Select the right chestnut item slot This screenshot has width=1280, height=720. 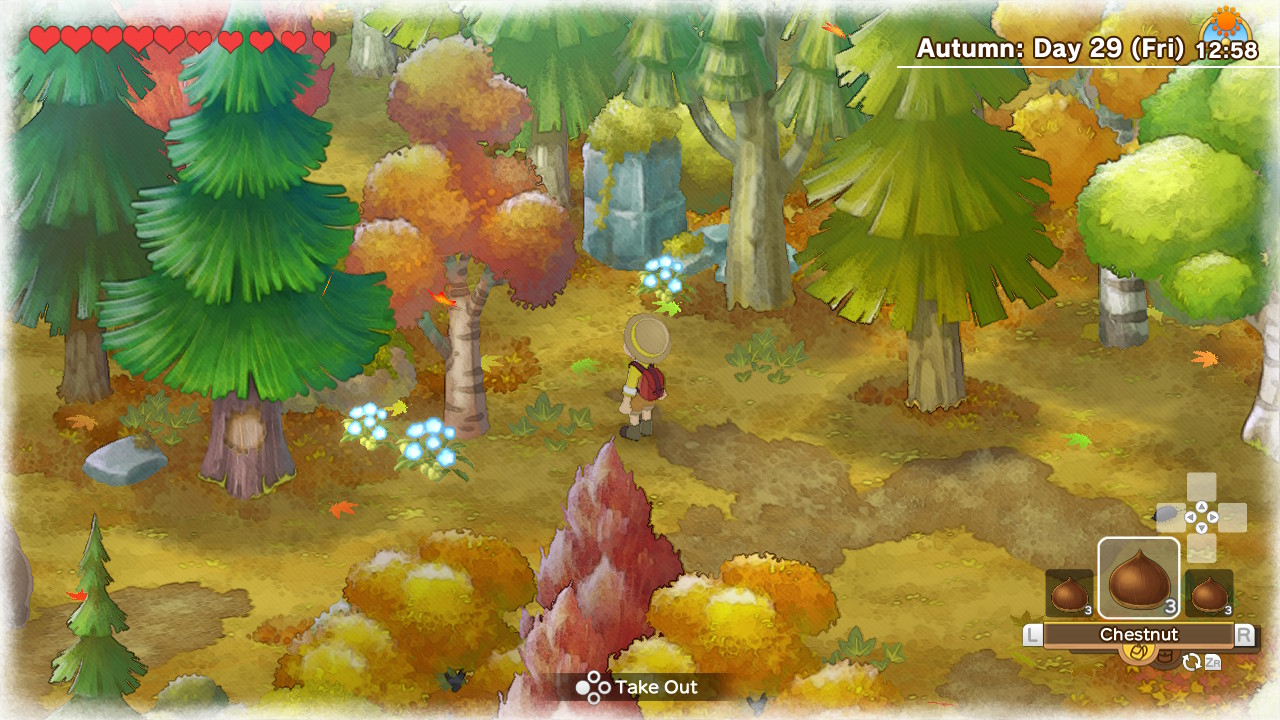point(1207,592)
